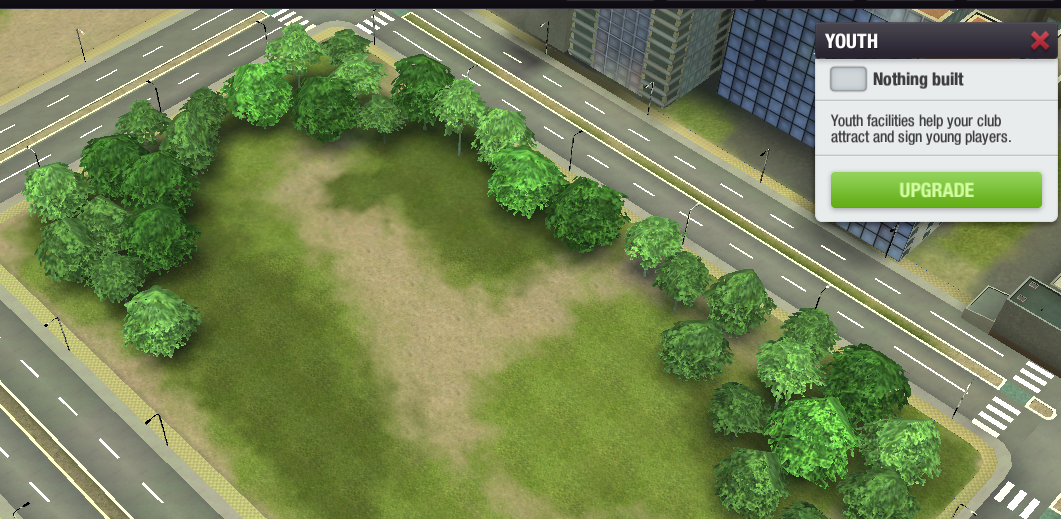This screenshot has width=1061, height=519.
Task: Close the Youth panel
Action: [x=1039, y=41]
